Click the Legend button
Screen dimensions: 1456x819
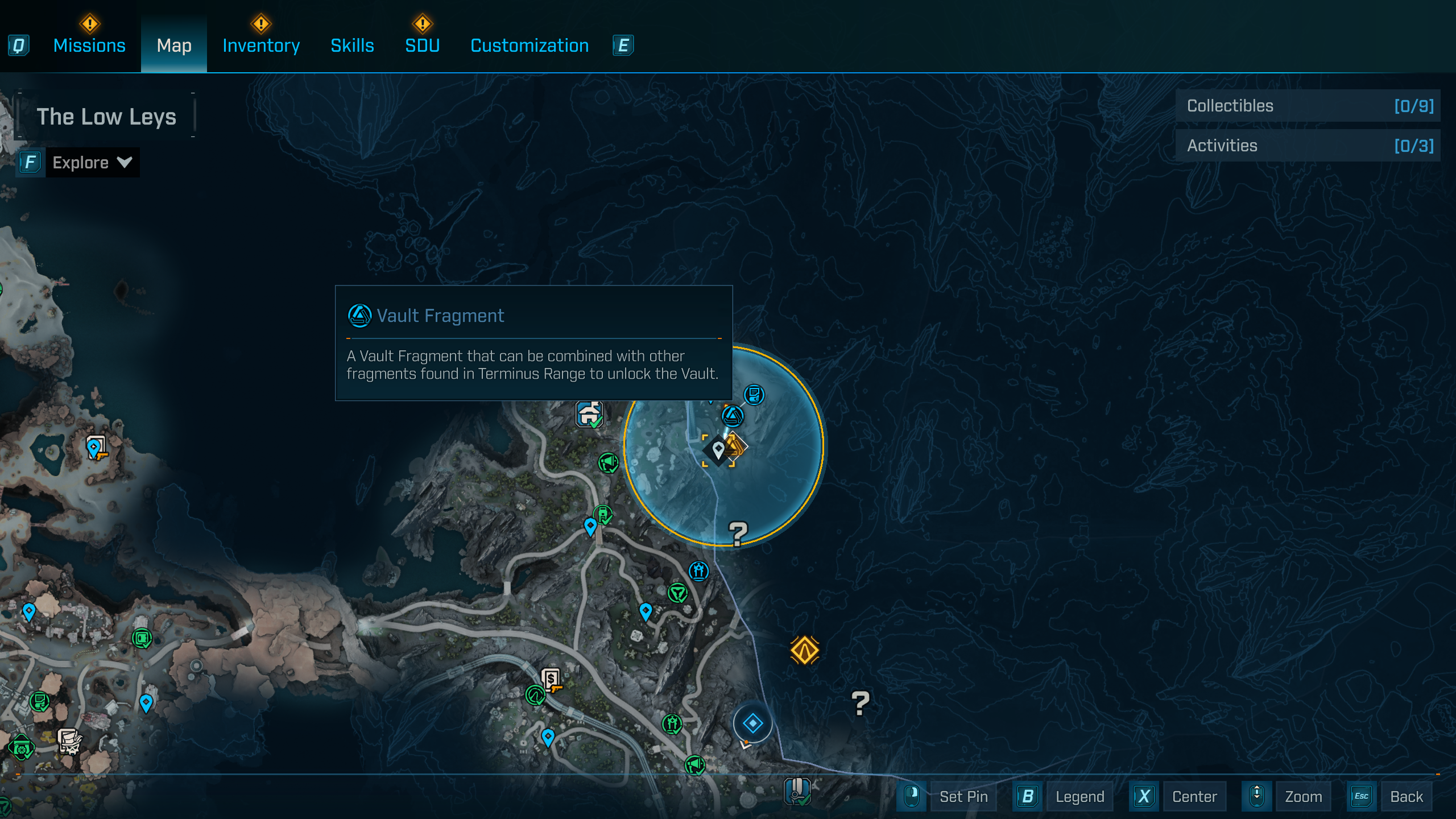pyautogui.click(x=1079, y=796)
